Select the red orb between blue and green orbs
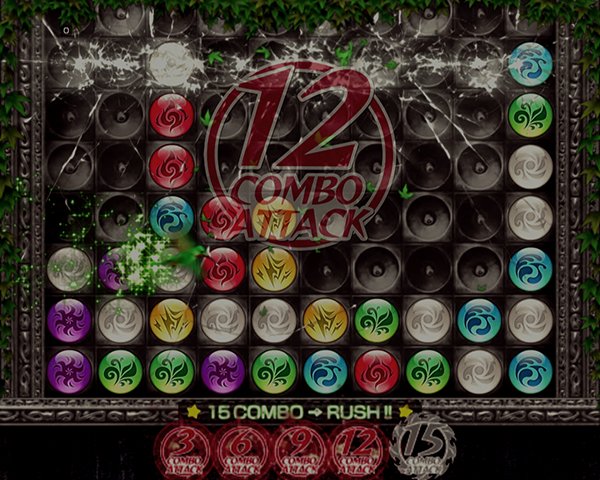Viewport: 600px width, 480px height. (376, 370)
